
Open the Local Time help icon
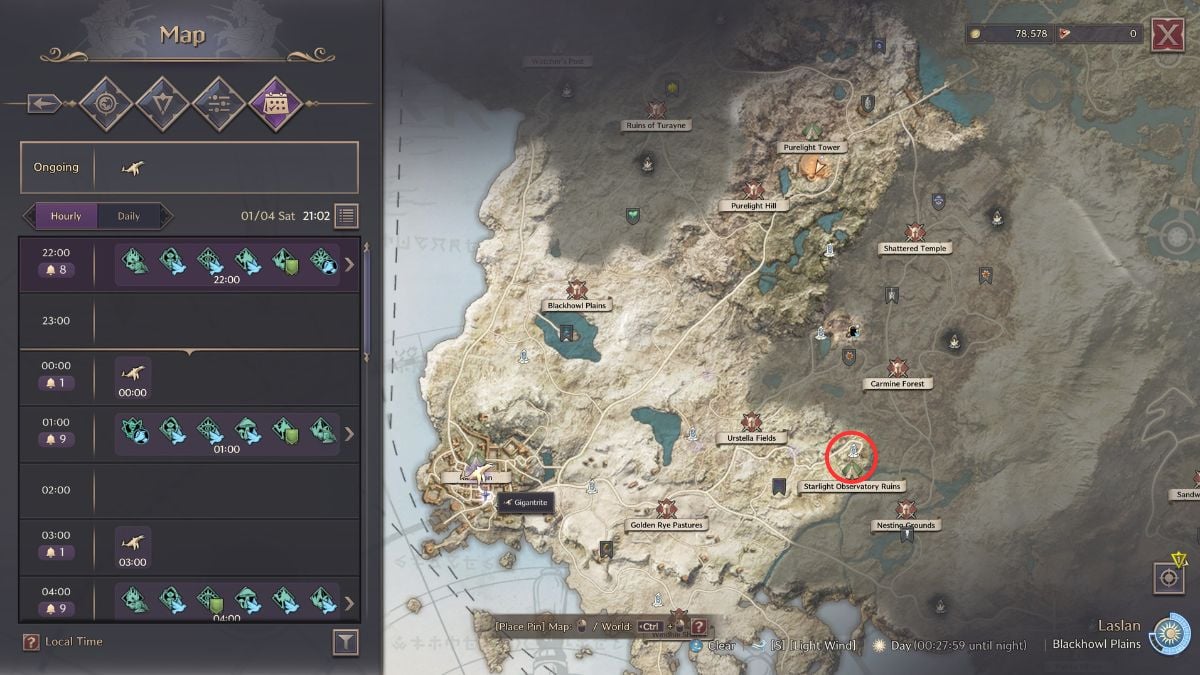[31, 642]
